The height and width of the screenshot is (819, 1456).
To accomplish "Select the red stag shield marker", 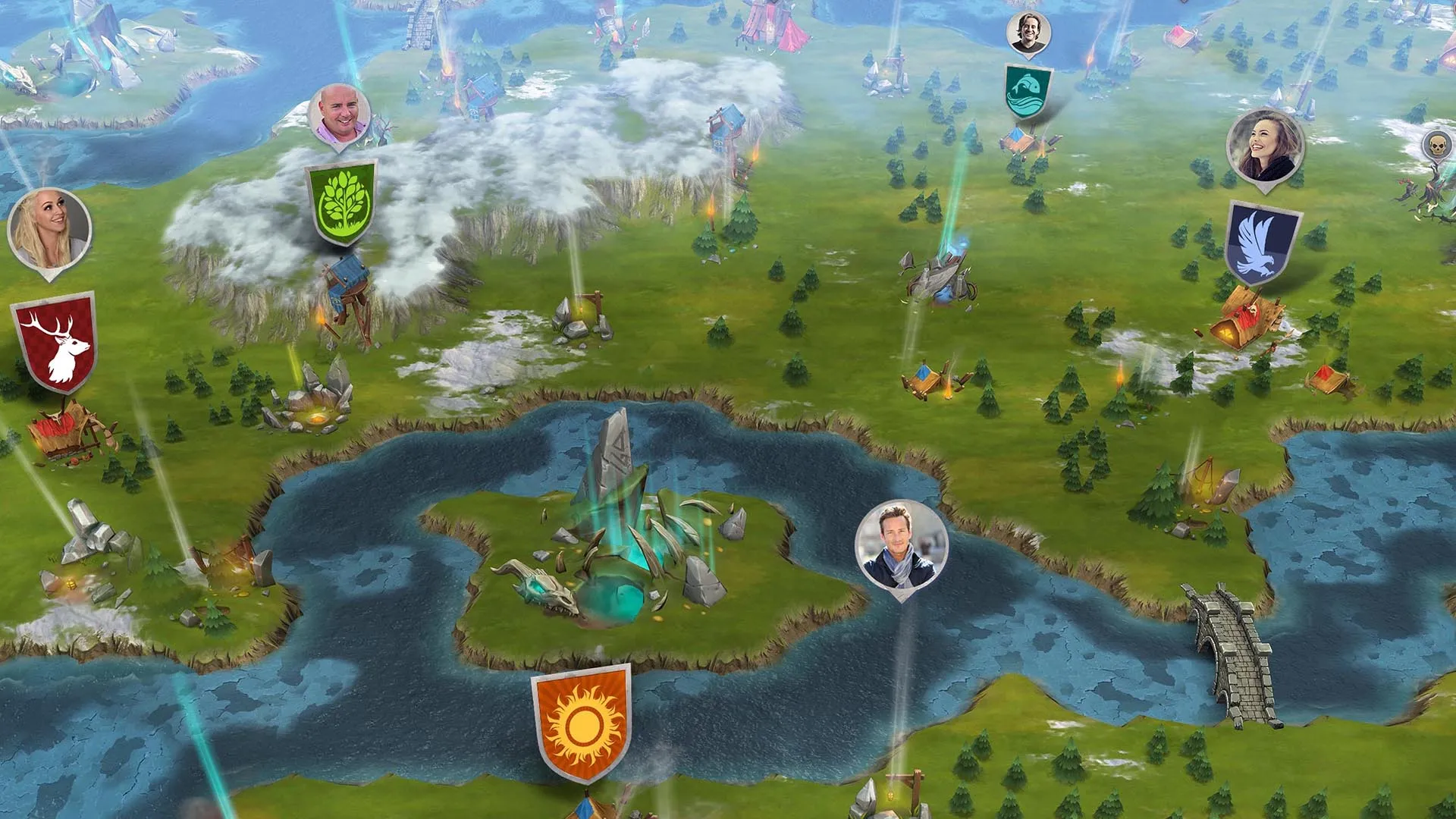I will (55, 341).
